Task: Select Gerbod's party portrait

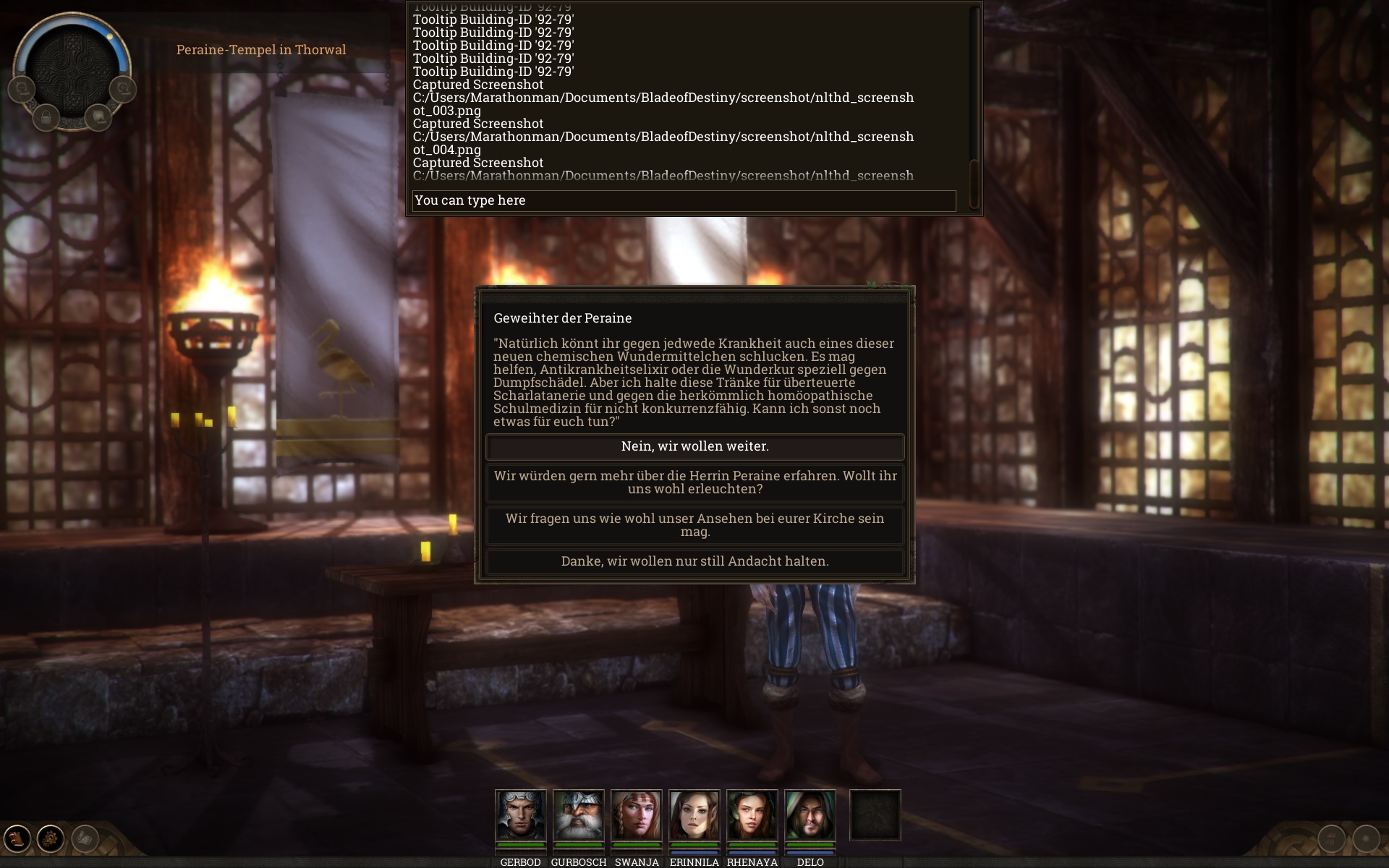Action: [x=520, y=815]
